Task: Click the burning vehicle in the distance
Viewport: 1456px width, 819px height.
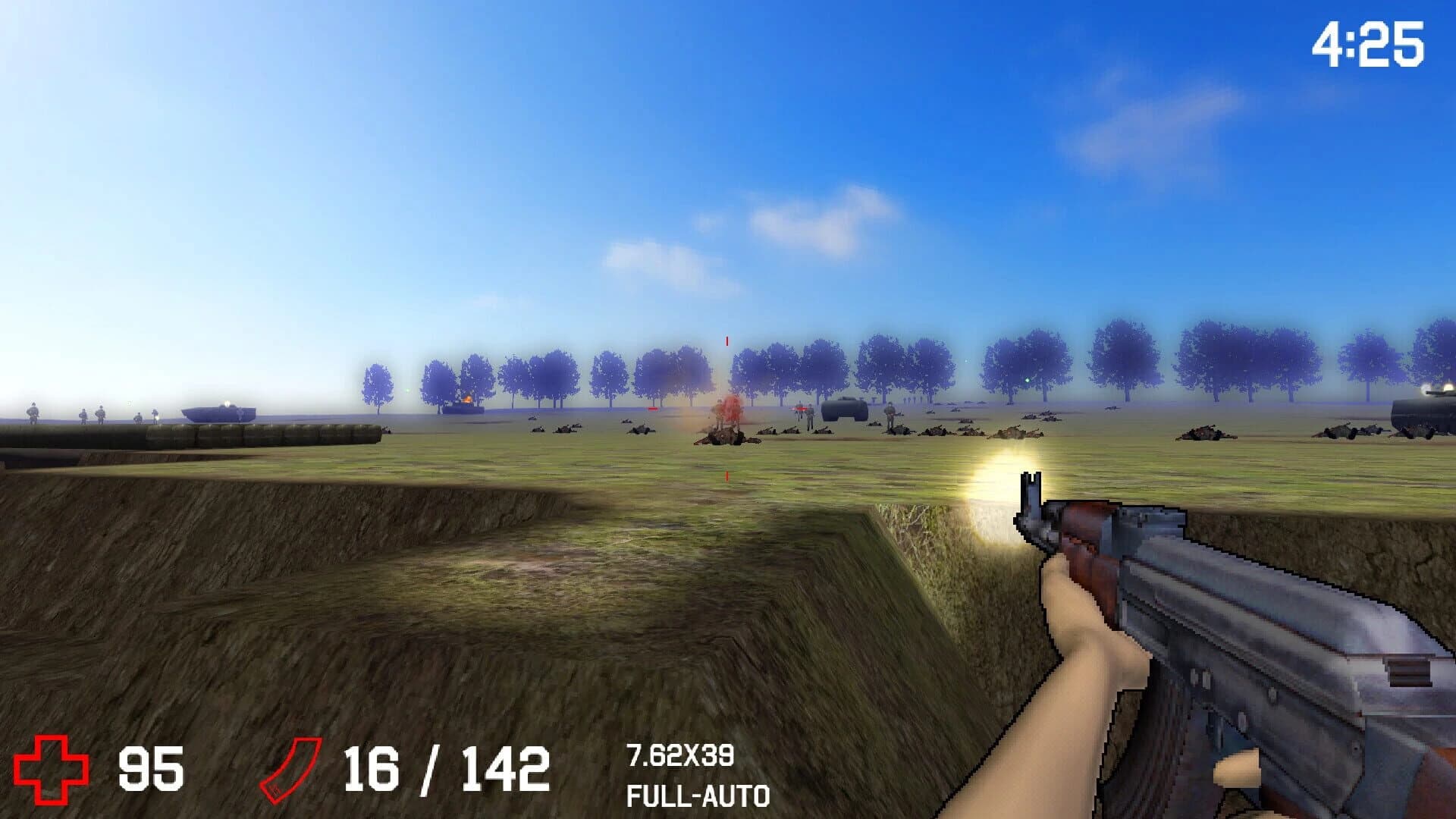Action: 466,400
